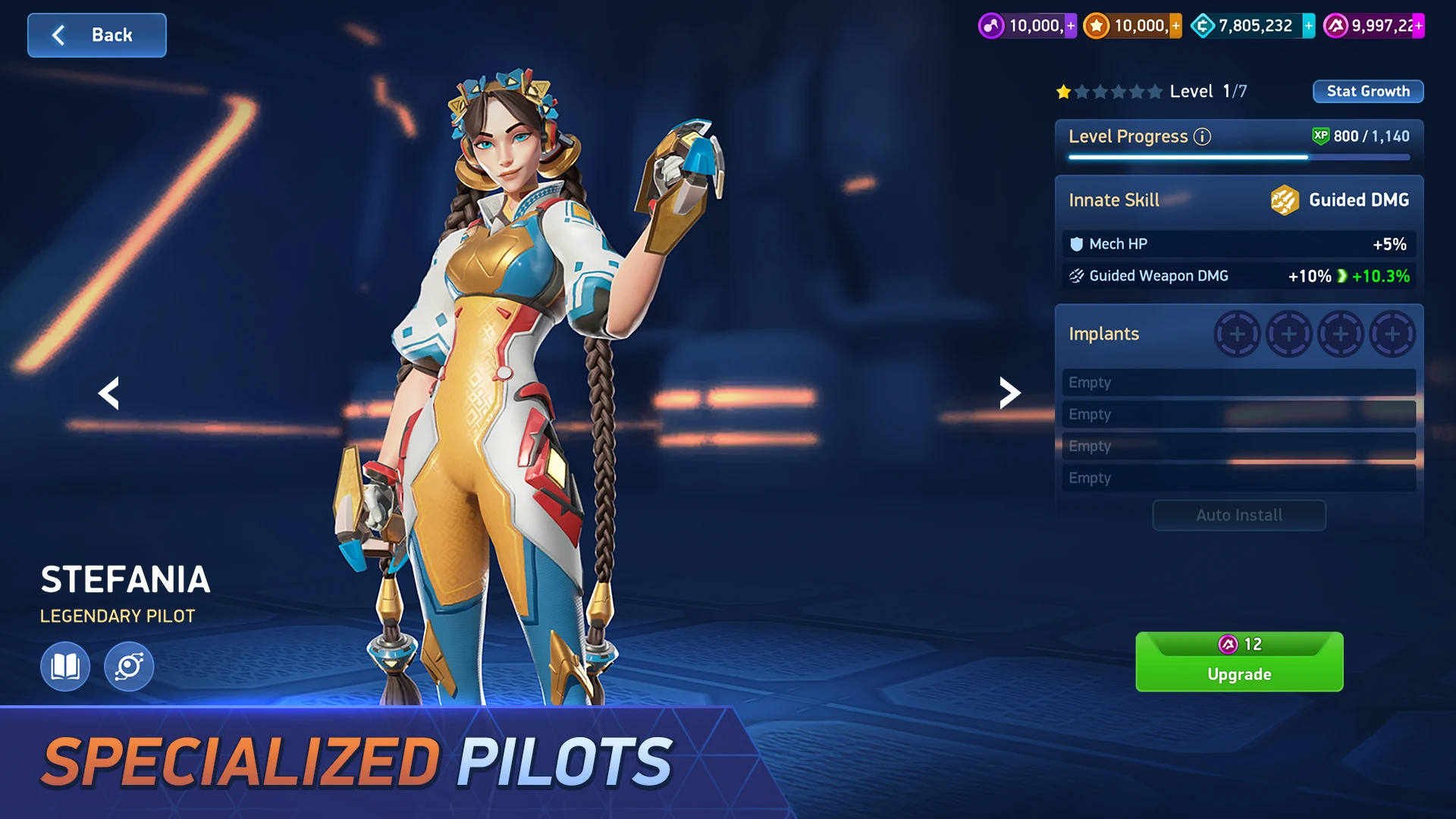Go back using the Back button
This screenshot has height=819, width=1456.
tap(96, 35)
